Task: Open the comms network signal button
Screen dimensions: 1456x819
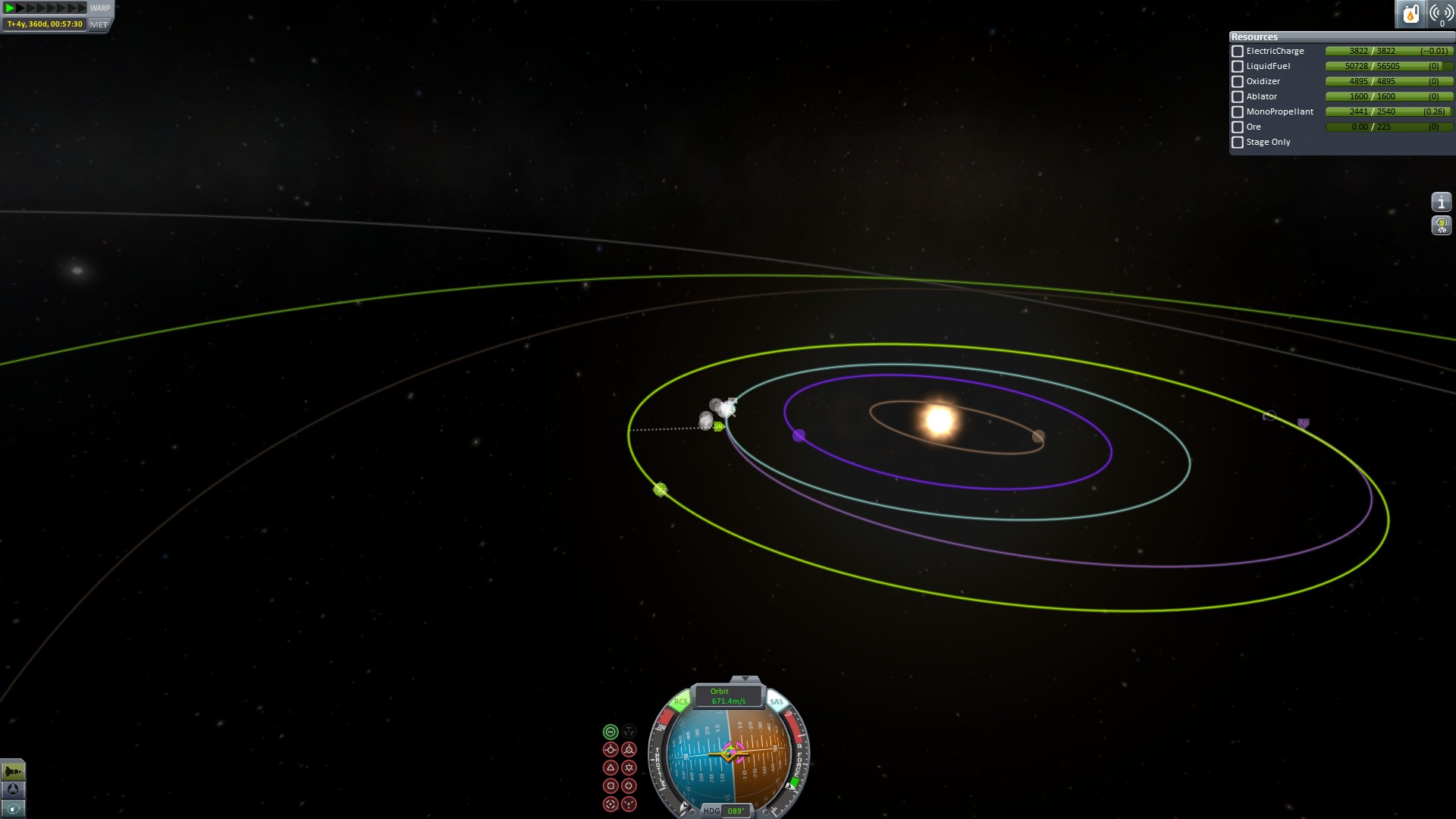Action: [1440, 14]
